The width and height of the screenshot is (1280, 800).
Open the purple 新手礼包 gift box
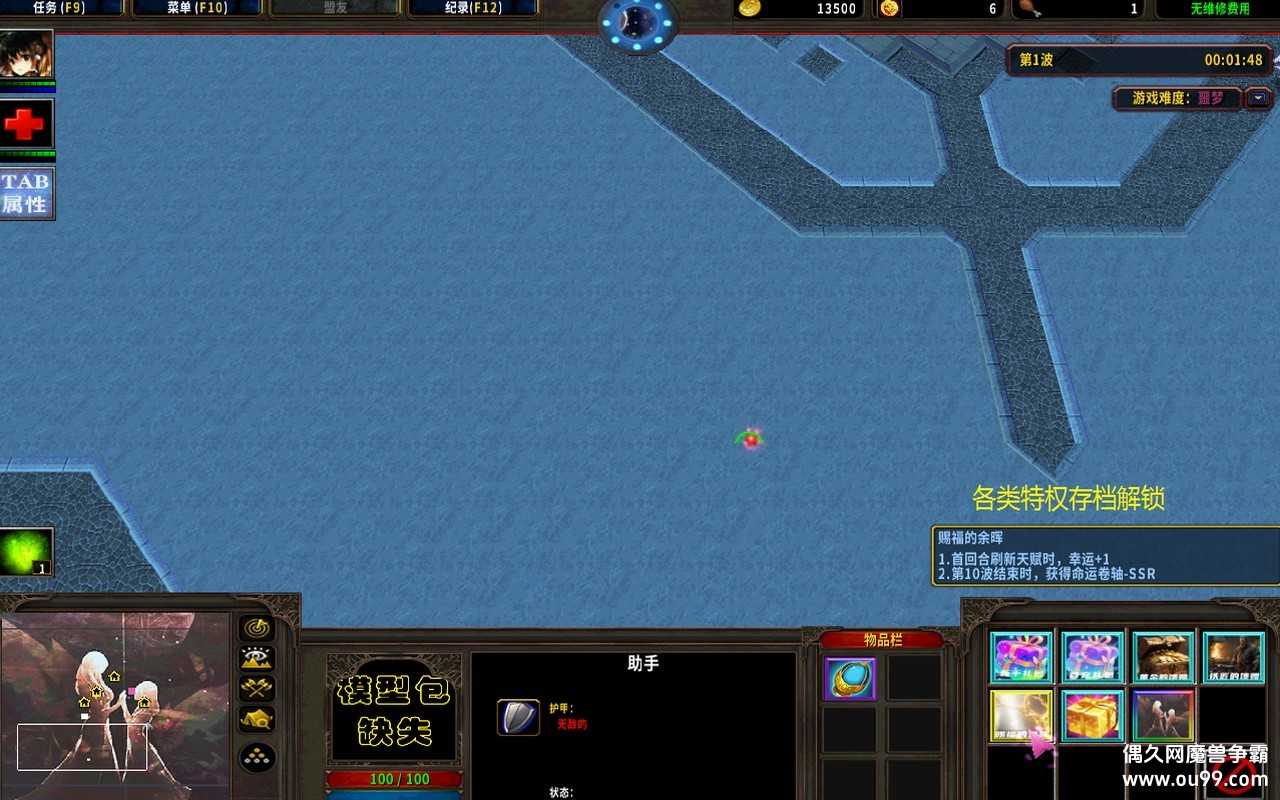tap(1021, 656)
